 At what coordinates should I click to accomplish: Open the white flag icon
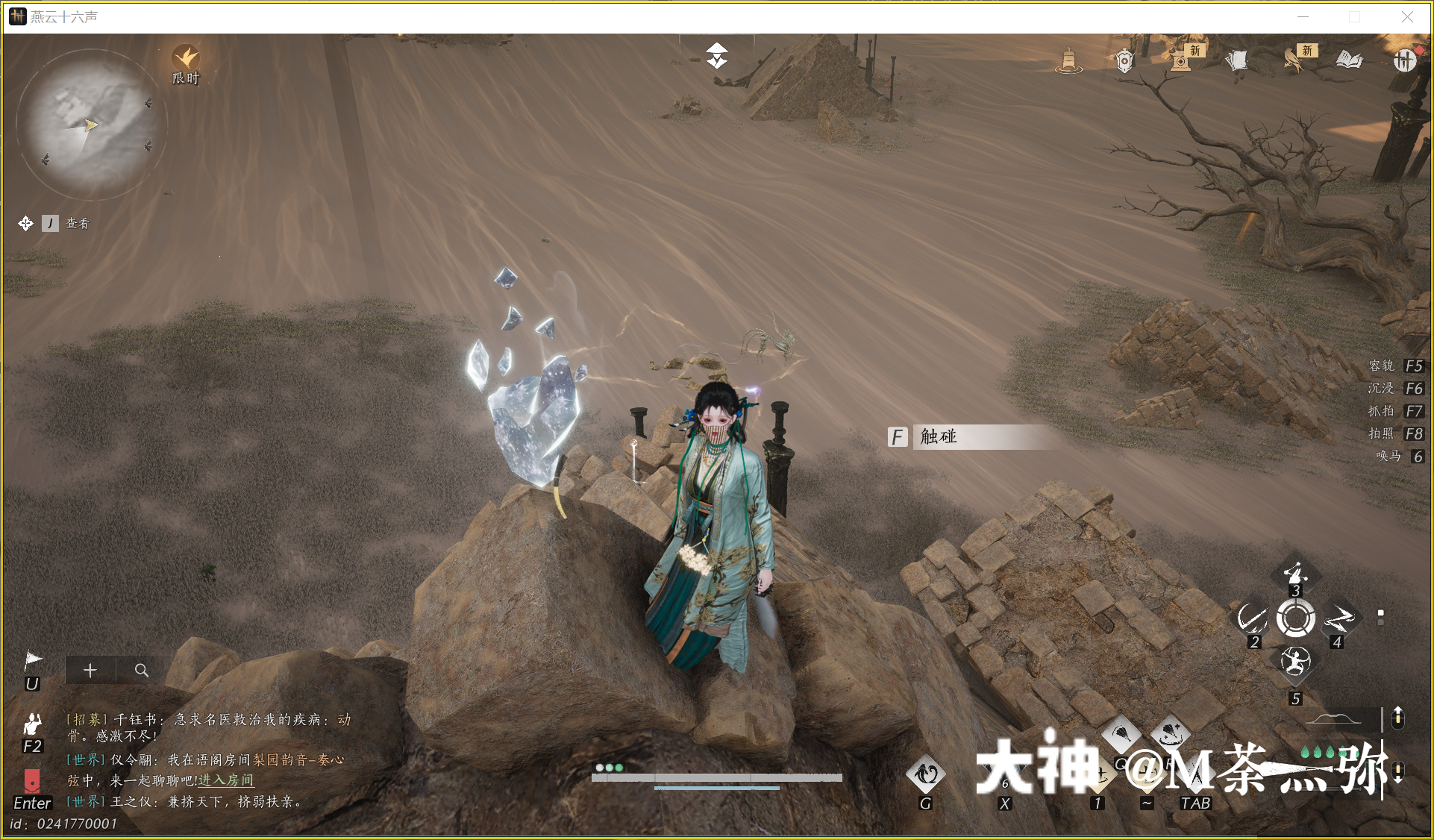pos(34,660)
